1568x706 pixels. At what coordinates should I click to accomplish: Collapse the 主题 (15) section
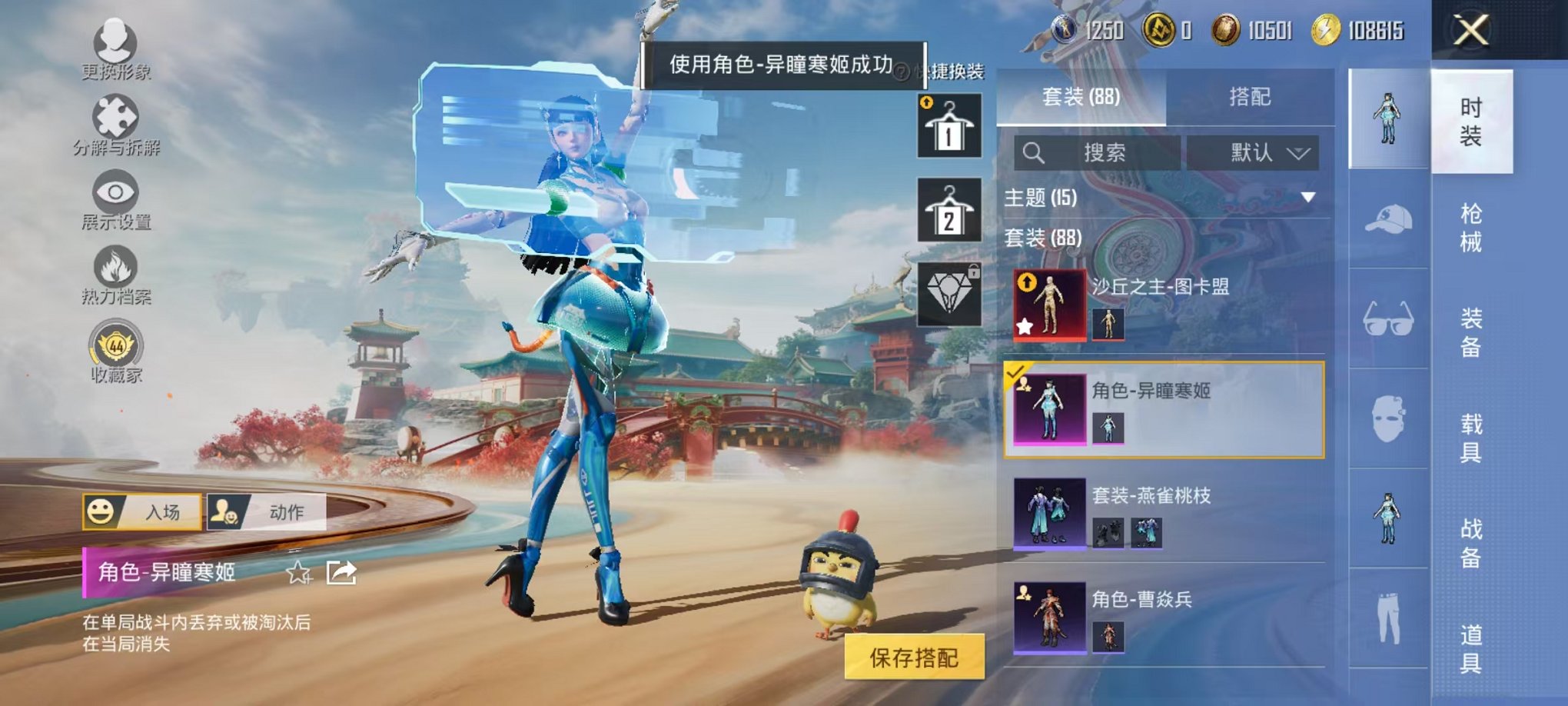(1307, 196)
